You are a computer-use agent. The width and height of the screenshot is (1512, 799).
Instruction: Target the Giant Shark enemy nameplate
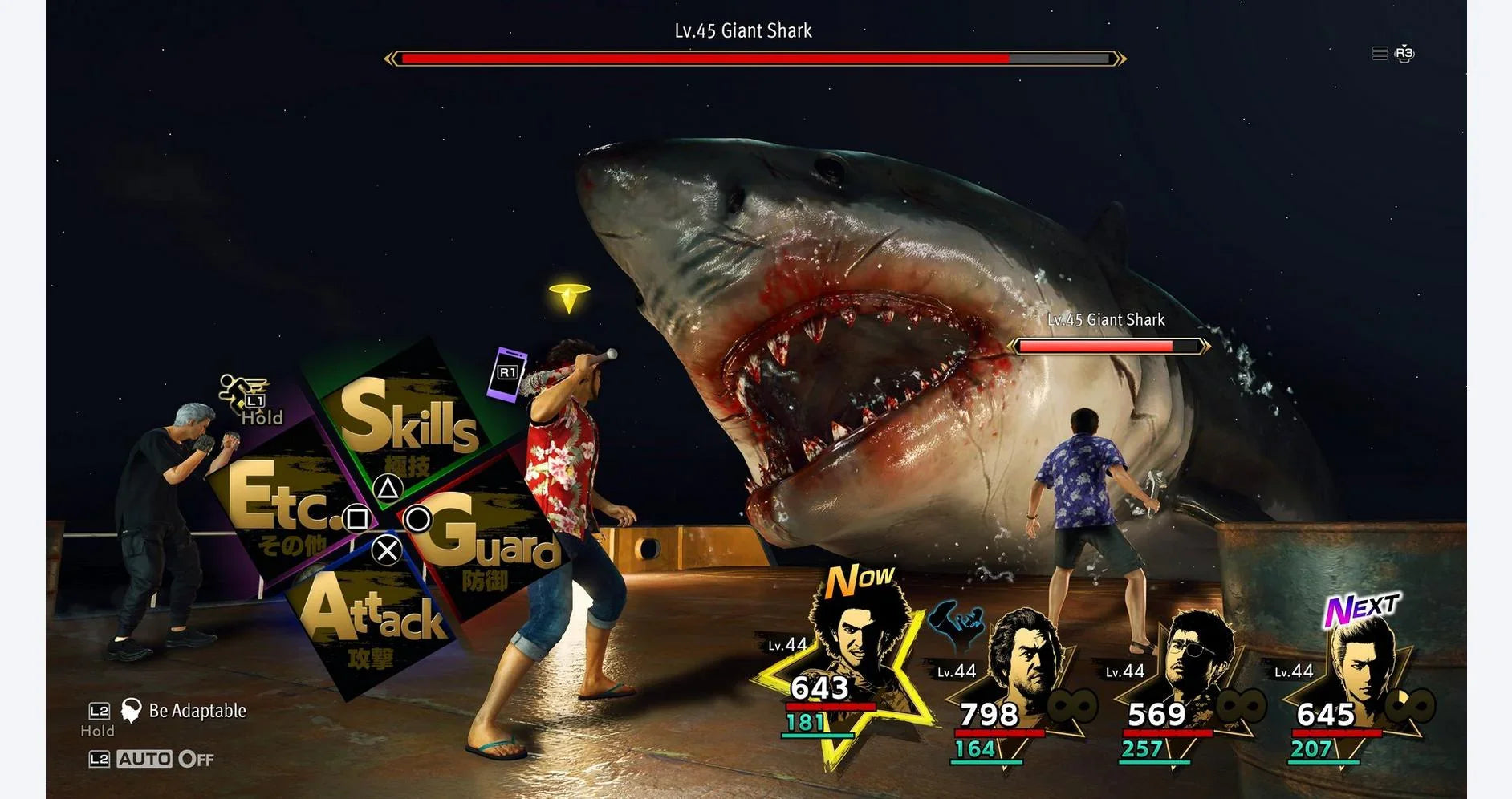(1106, 320)
